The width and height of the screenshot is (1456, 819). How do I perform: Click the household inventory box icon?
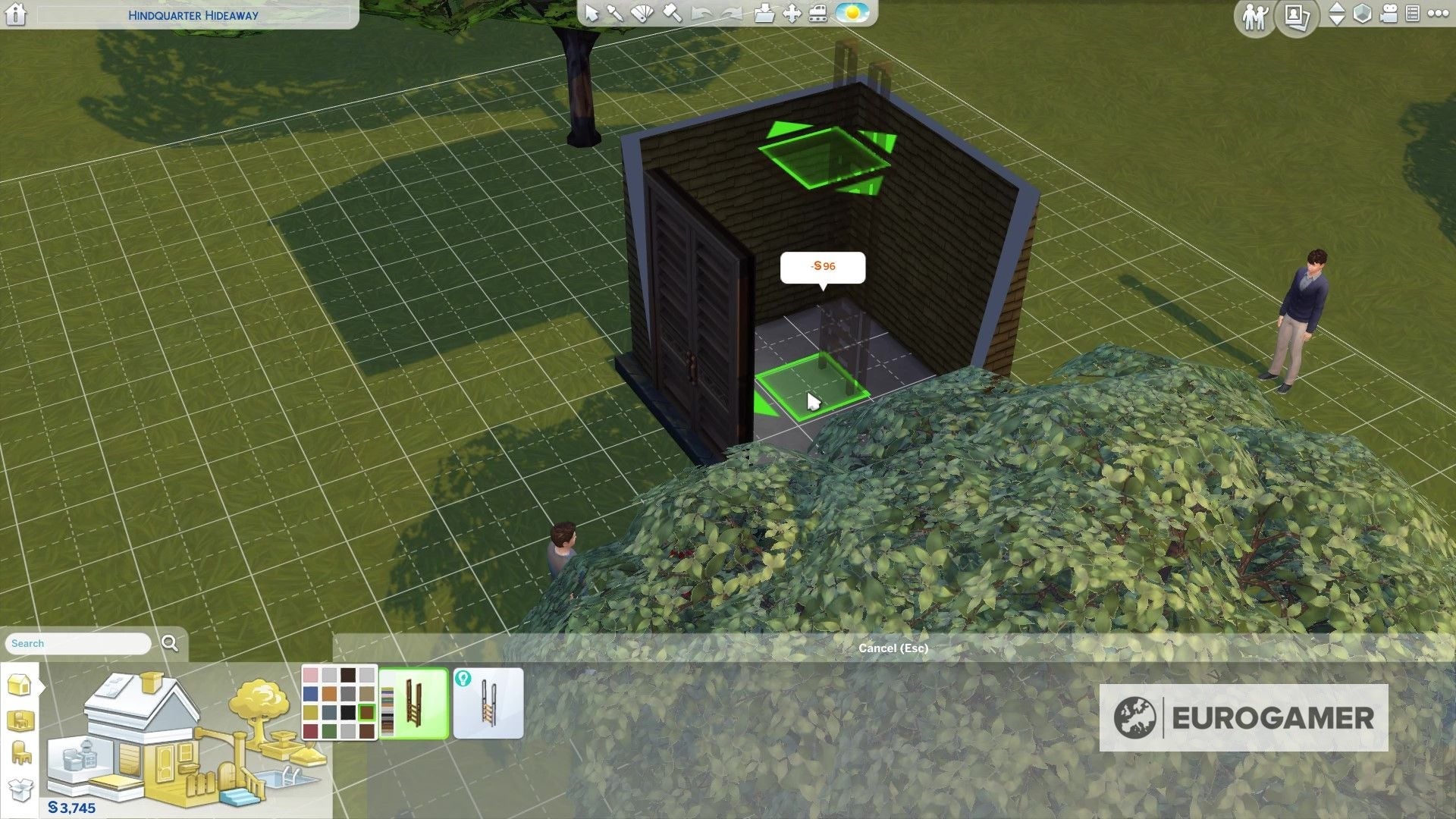click(20, 789)
